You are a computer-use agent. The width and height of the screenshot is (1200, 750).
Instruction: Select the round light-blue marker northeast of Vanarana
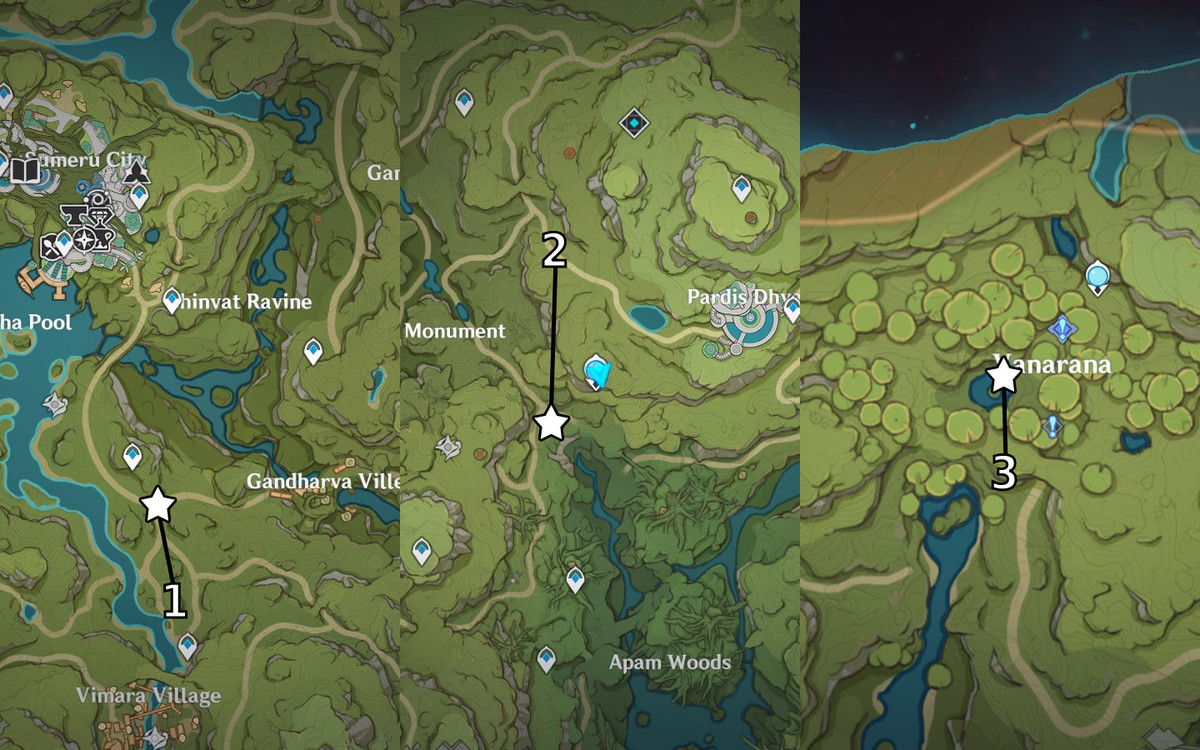pyautogui.click(x=1098, y=275)
